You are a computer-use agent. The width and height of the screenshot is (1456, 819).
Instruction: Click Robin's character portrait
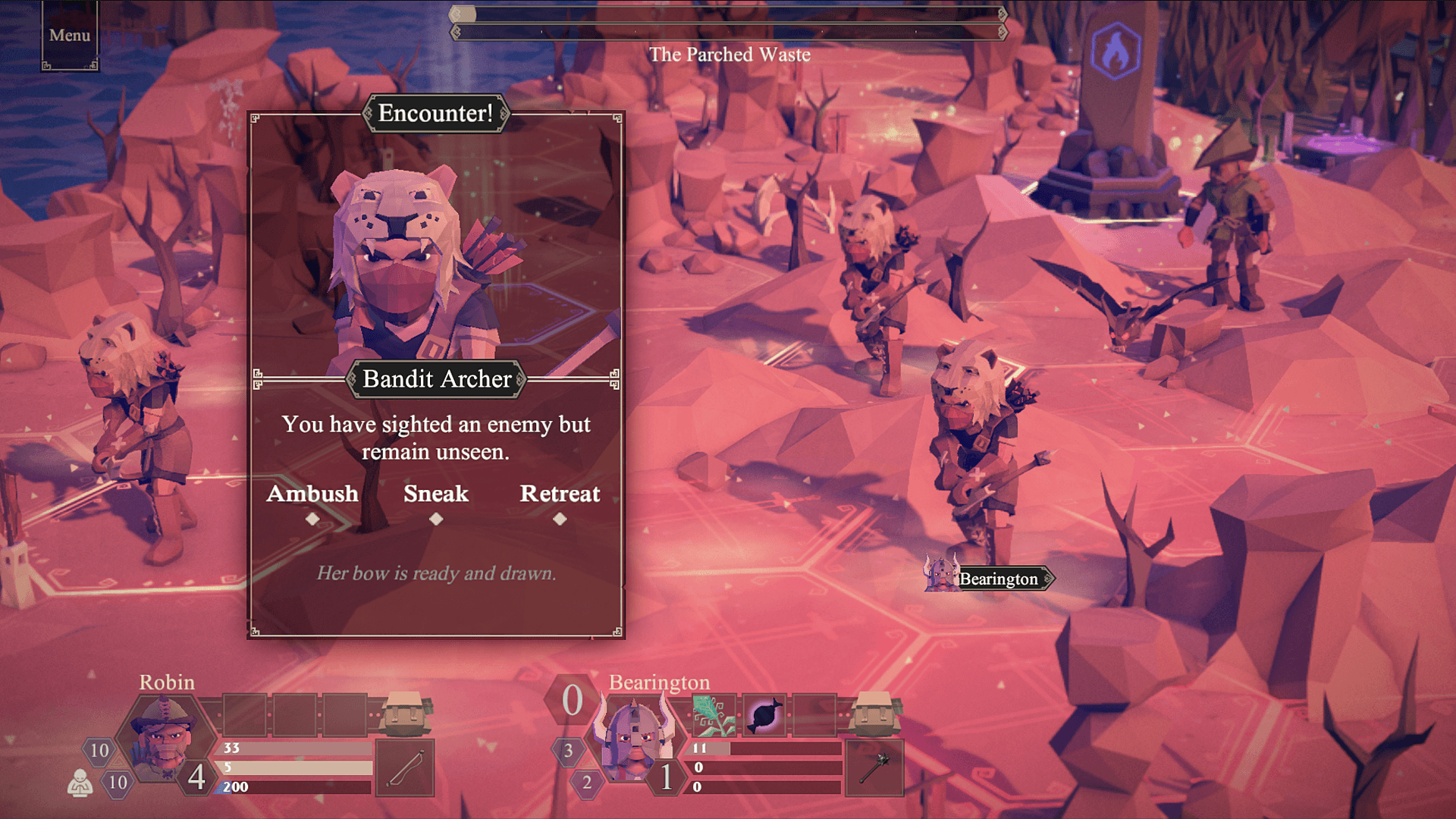click(166, 739)
